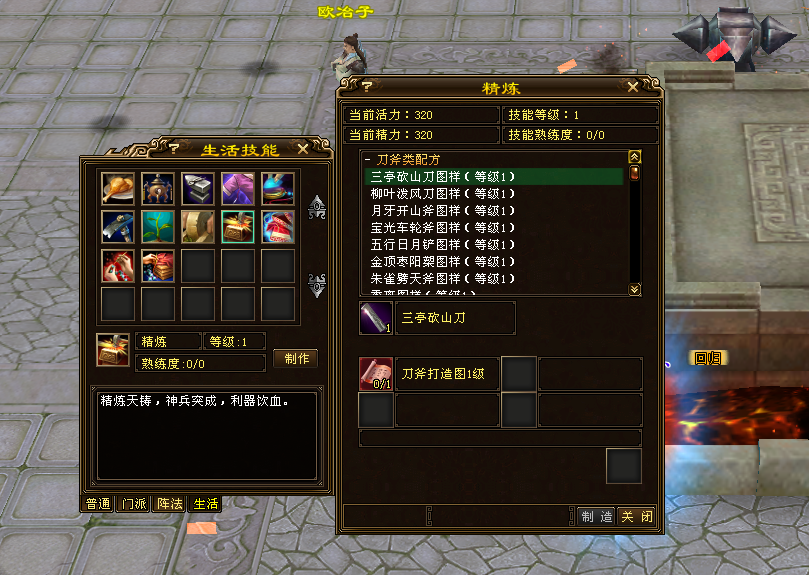This screenshot has width=809, height=575.
Task: Open the 门派 skills tab
Action: click(x=134, y=504)
